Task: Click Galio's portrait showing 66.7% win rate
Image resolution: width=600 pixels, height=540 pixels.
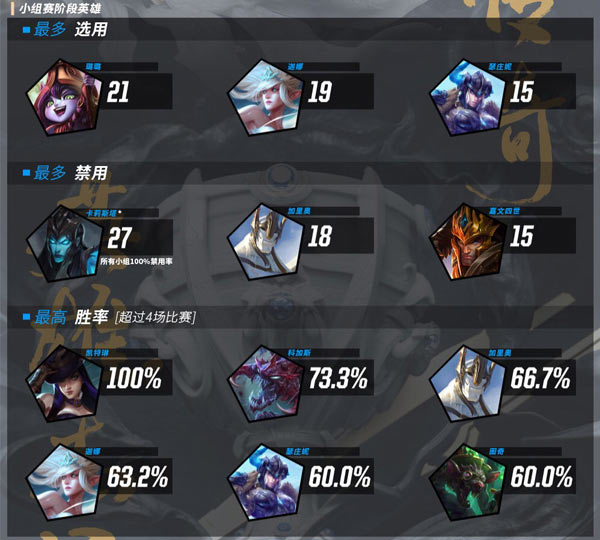Action: tap(463, 381)
